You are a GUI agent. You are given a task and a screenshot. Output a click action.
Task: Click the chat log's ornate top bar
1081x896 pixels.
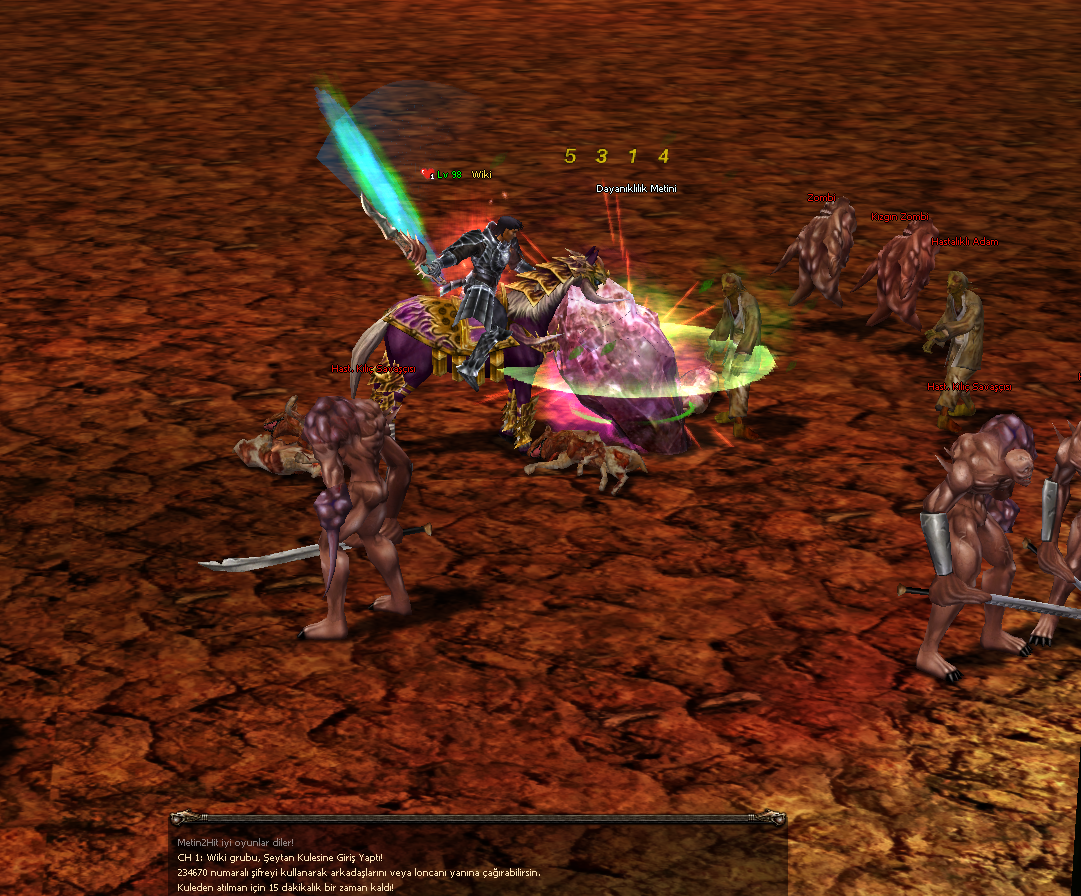(478, 818)
